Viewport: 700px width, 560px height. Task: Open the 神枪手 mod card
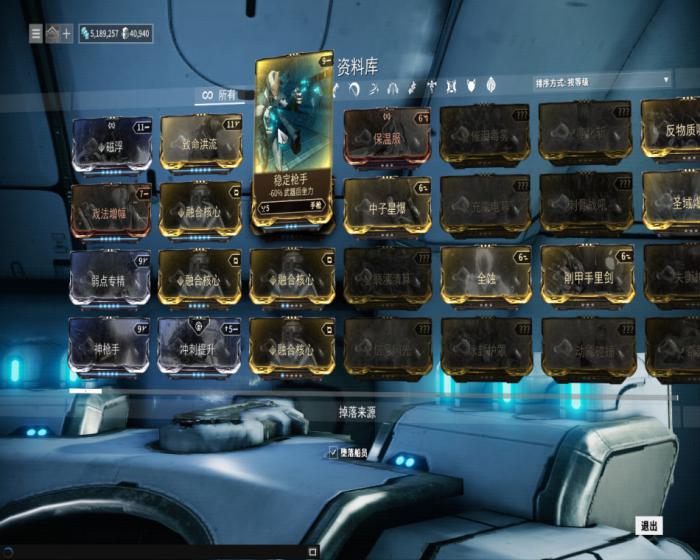(x=111, y=346)
